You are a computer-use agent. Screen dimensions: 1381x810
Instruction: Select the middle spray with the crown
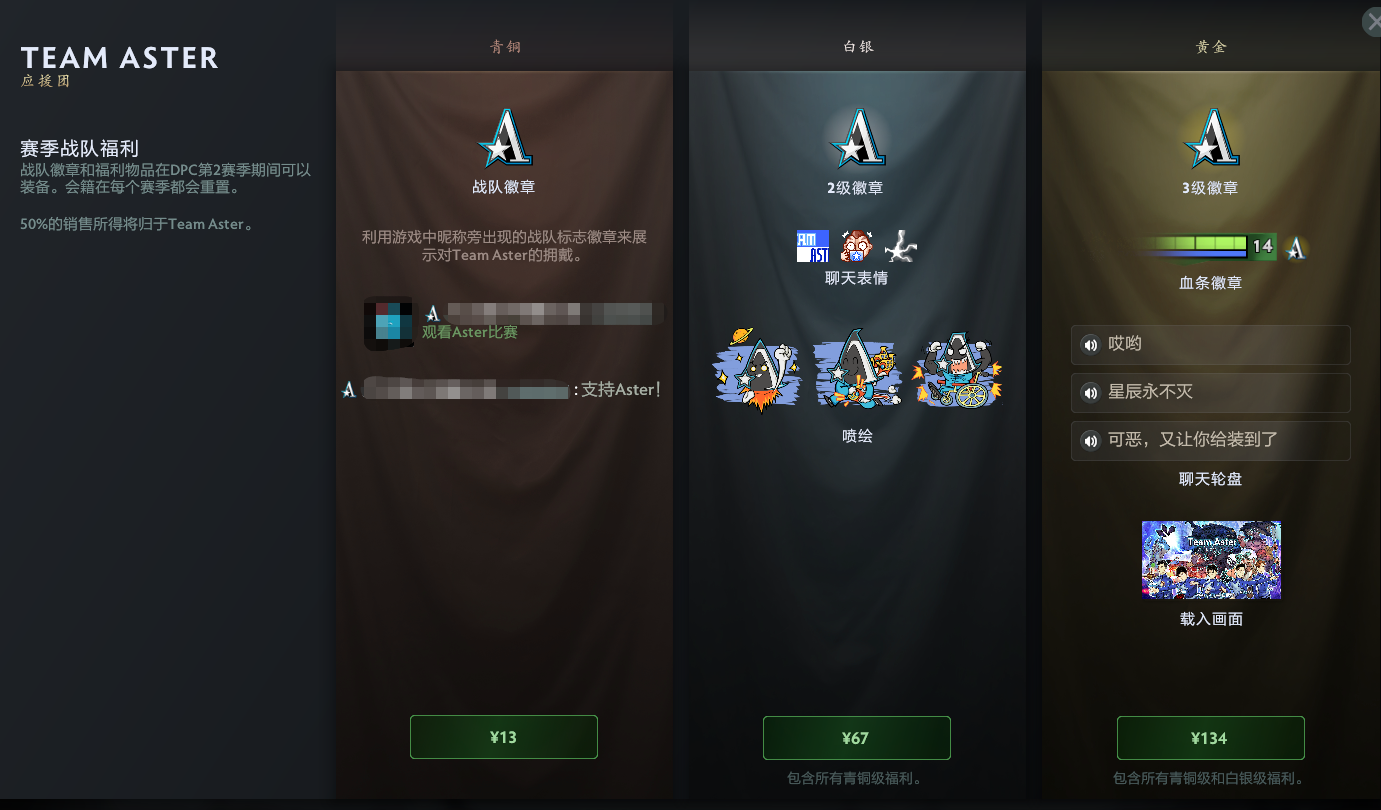pyautogui.click(x=857, y=370)
